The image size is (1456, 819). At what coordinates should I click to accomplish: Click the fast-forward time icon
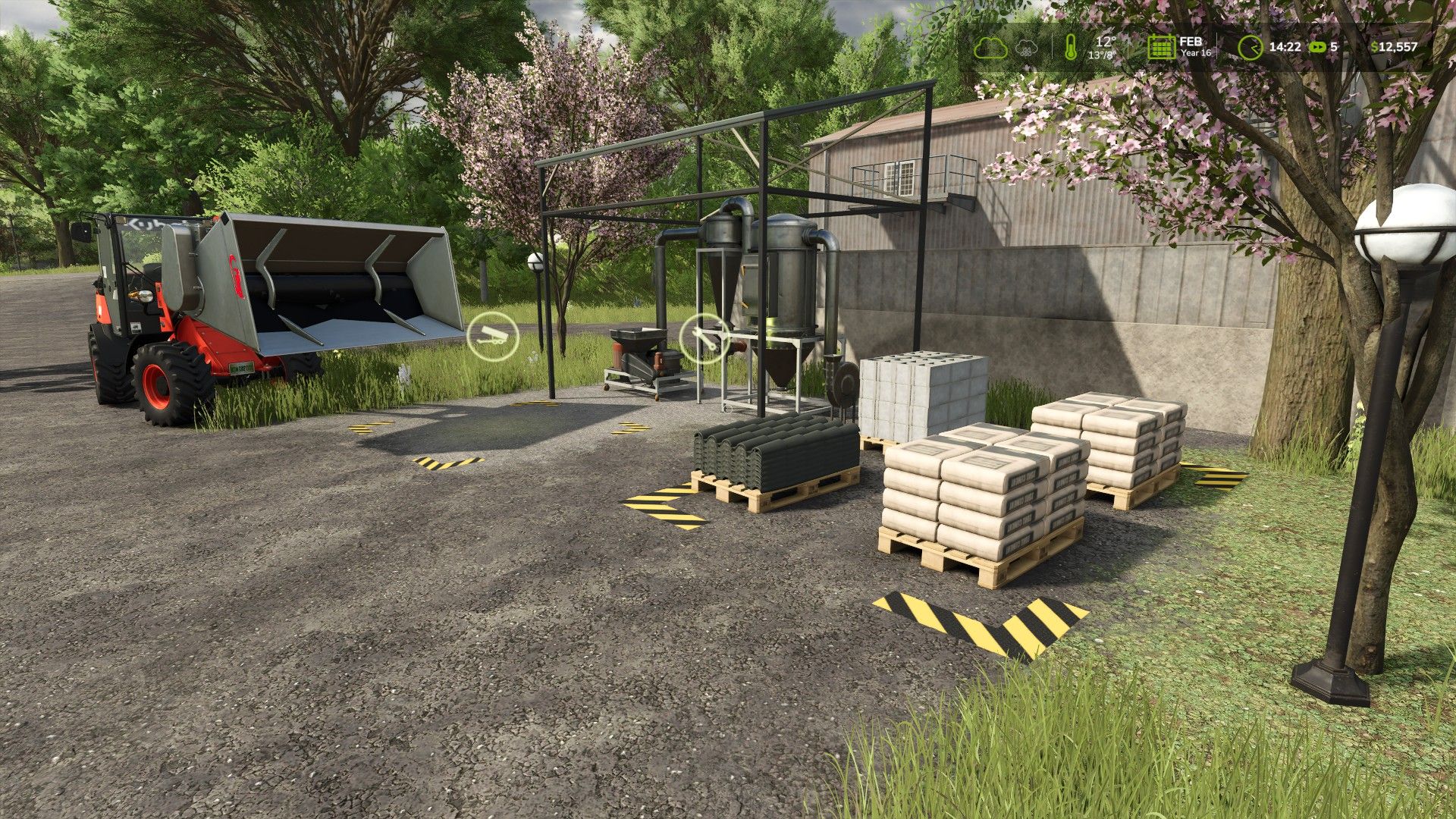click(x=1317, y=46)
